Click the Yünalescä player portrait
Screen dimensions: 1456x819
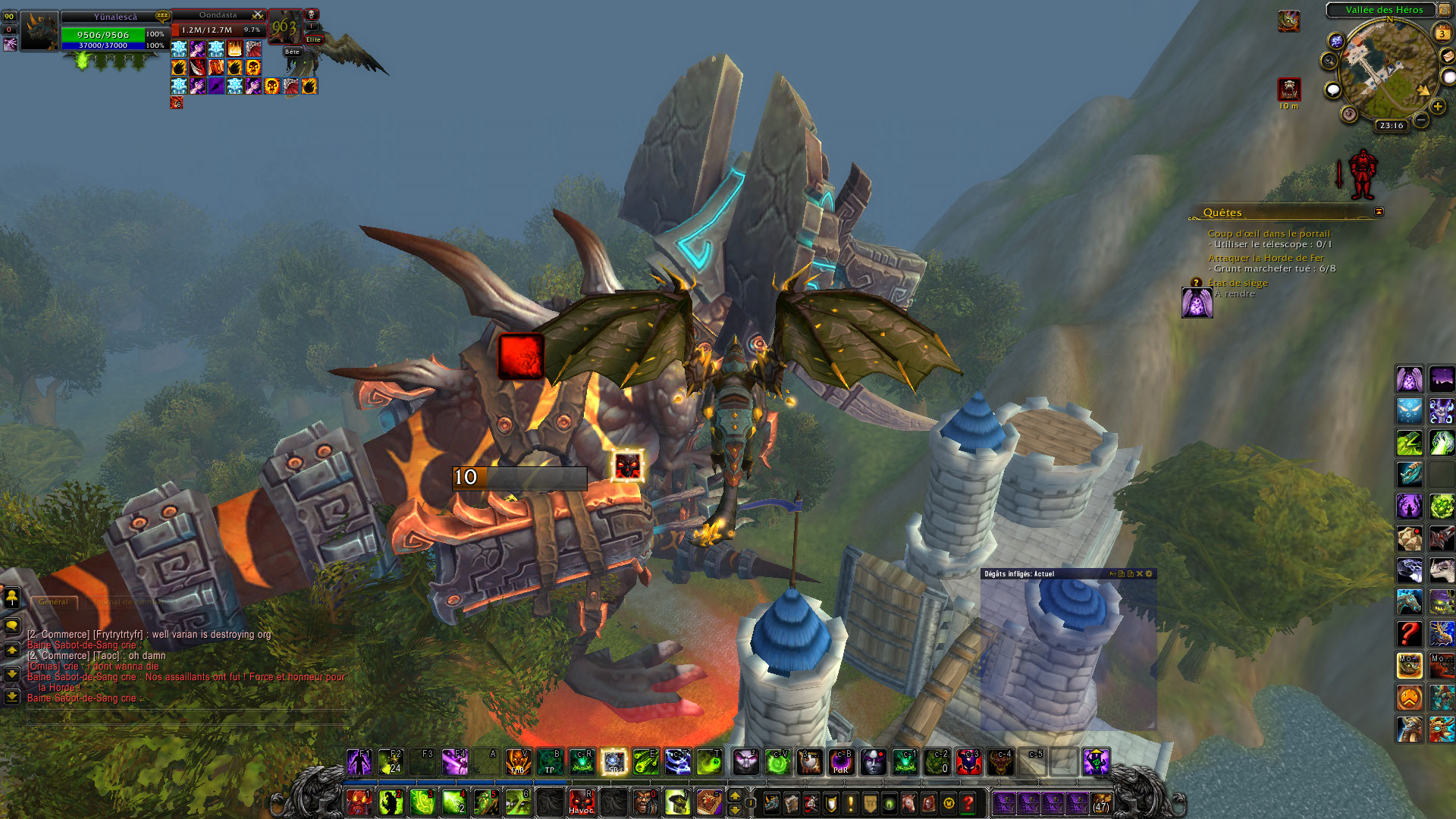39,32
